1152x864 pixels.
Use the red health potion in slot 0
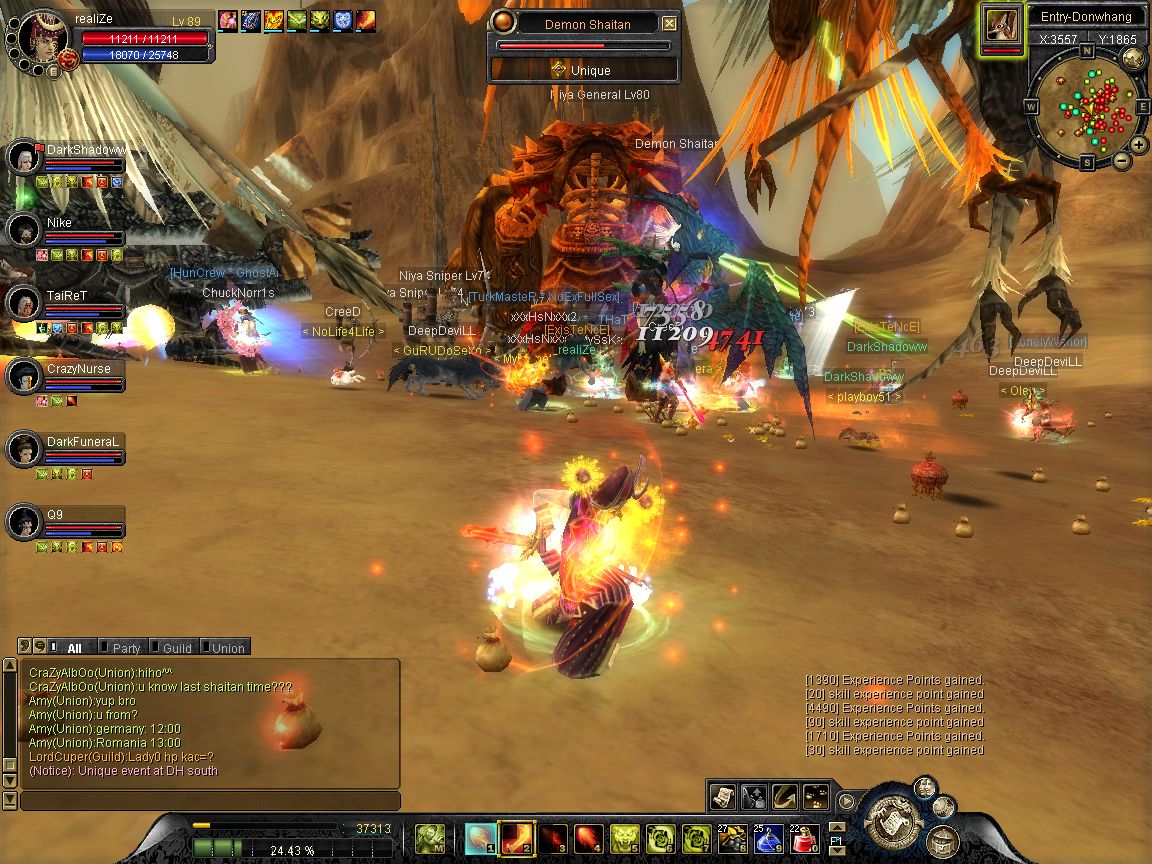tap(806, 838)
